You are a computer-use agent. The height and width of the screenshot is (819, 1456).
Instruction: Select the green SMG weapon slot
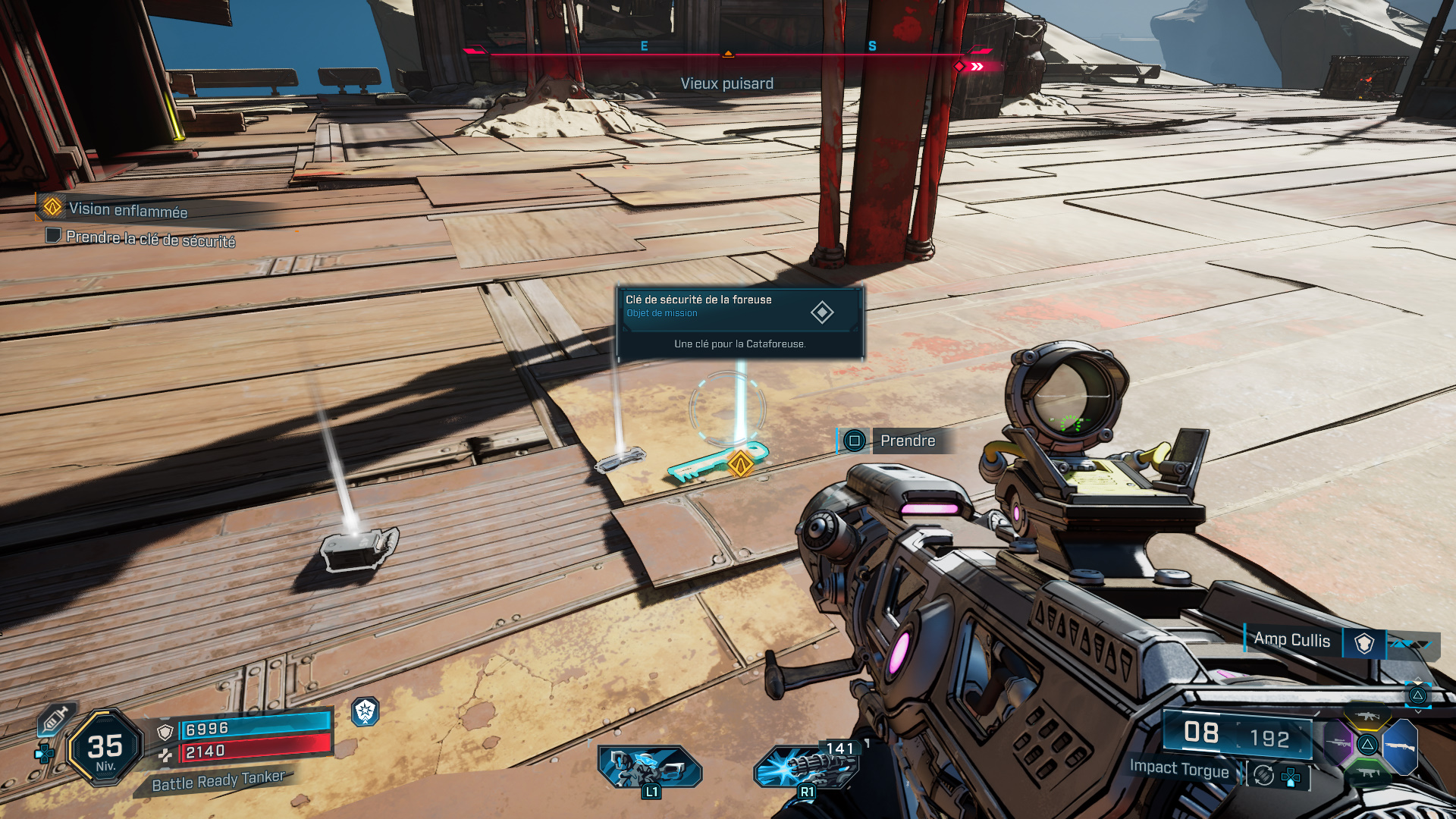(x=1367, y=773)
